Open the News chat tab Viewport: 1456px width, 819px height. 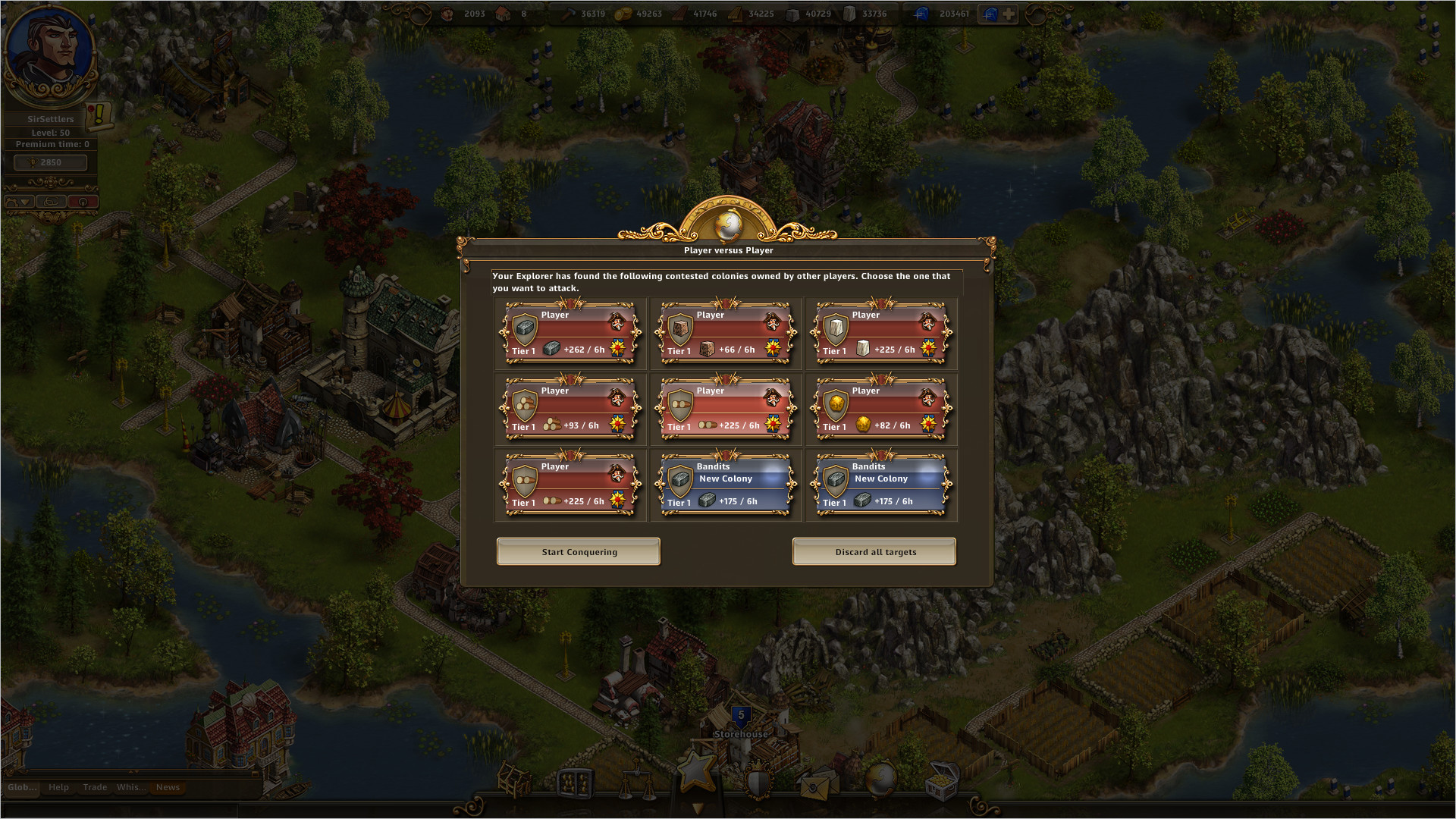(x=168, y=787)
